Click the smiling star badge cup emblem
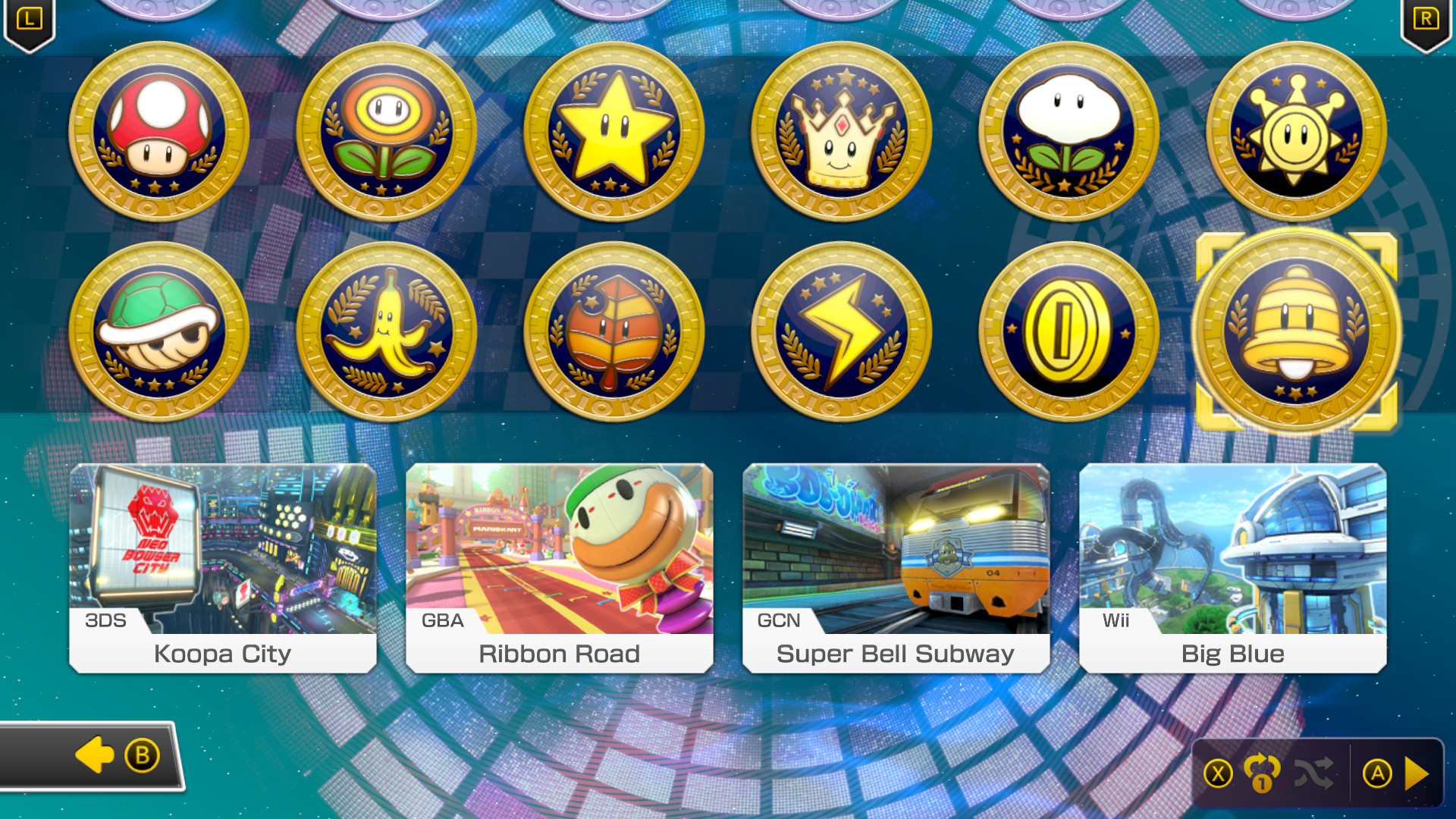Viewport: 1456px width, 819px height. coord(1294,136)
